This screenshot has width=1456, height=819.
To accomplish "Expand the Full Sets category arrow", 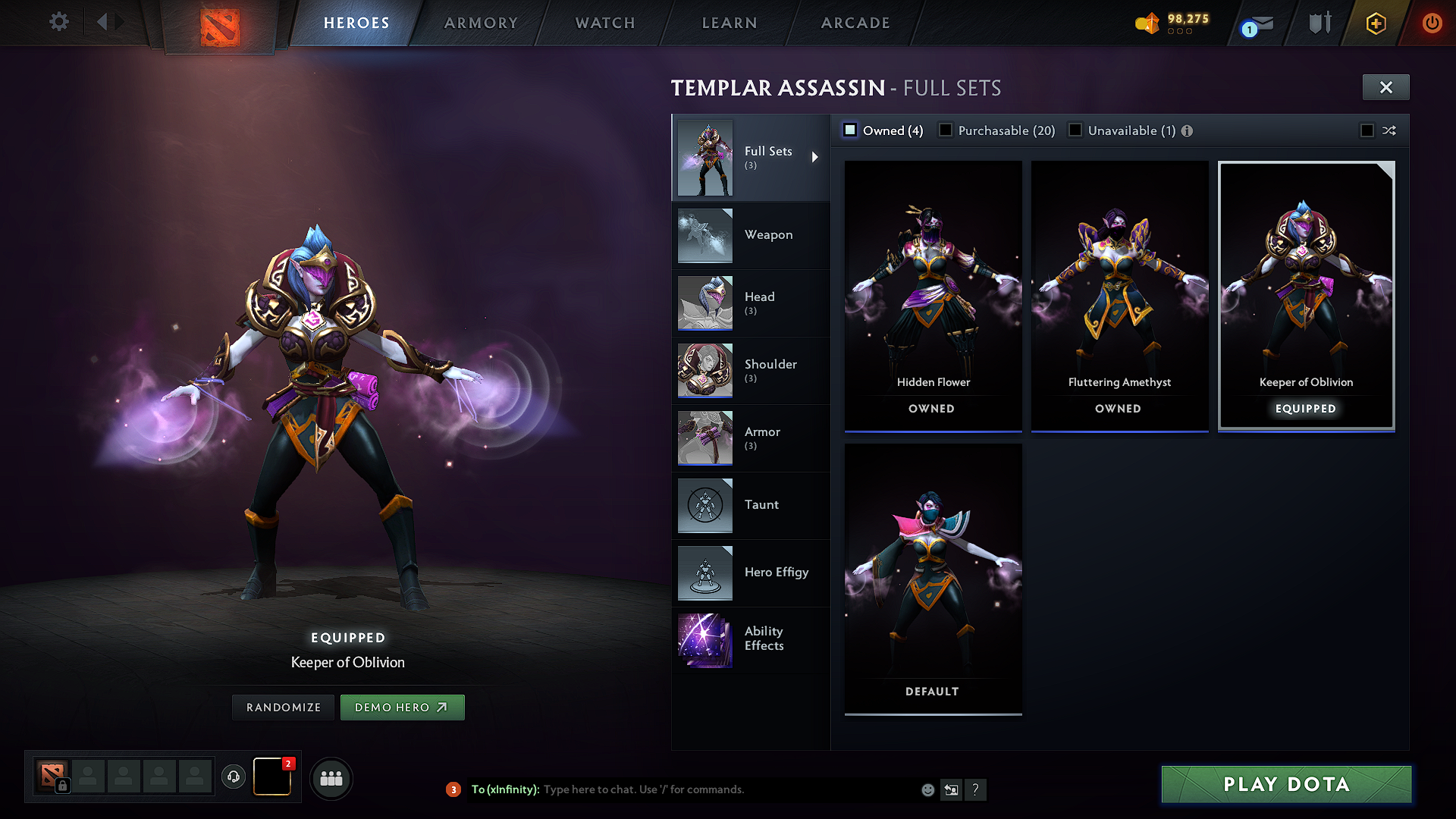I will [816, 157].
